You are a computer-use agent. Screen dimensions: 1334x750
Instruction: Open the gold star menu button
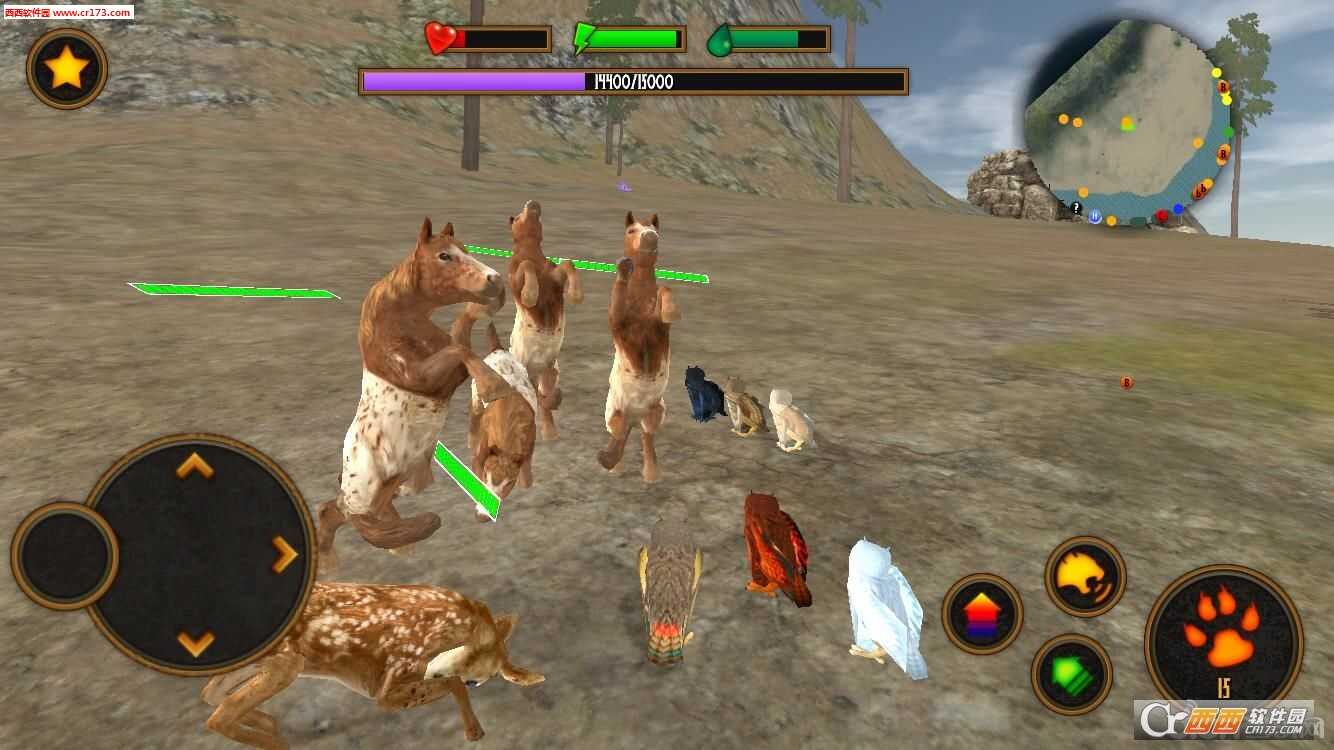[x=67, y=69]
